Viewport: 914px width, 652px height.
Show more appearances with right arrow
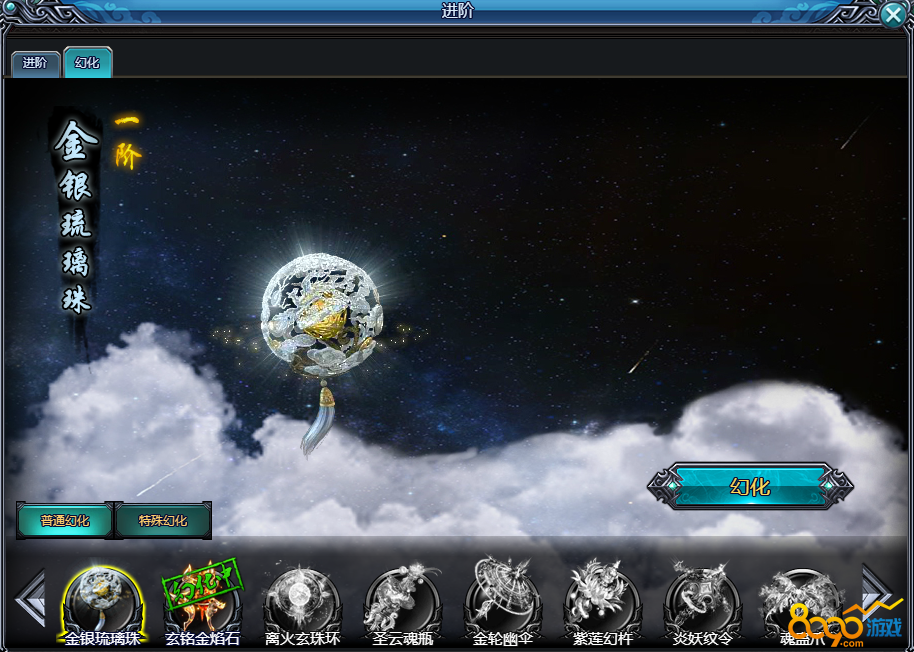click(x=877, y=590)
